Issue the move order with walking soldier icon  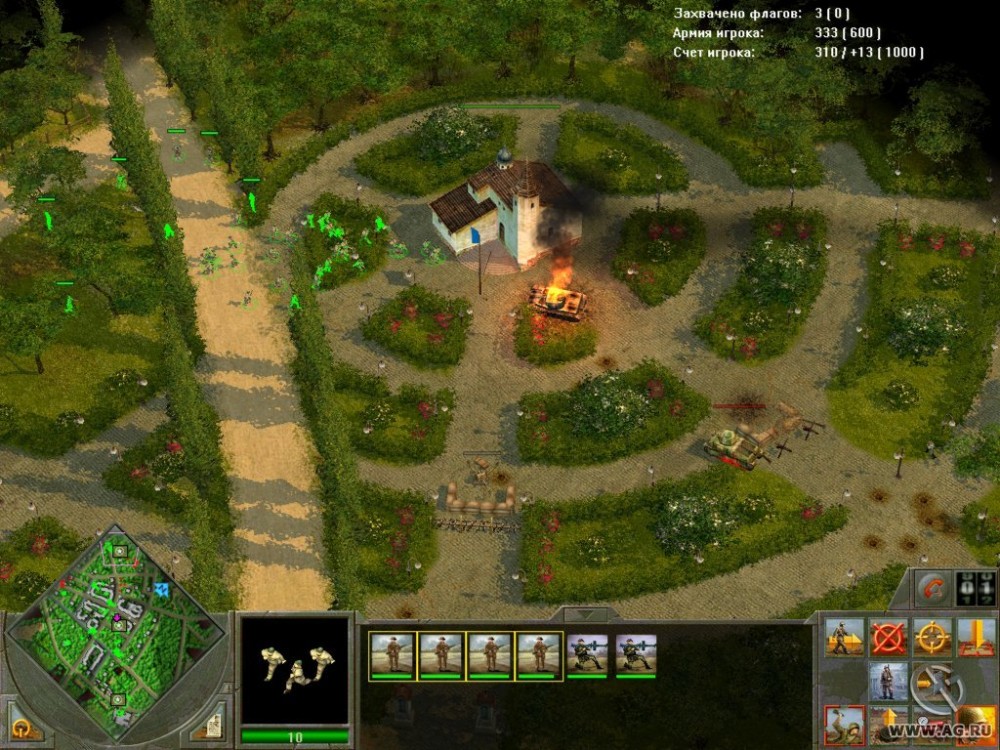click(844, 637)
